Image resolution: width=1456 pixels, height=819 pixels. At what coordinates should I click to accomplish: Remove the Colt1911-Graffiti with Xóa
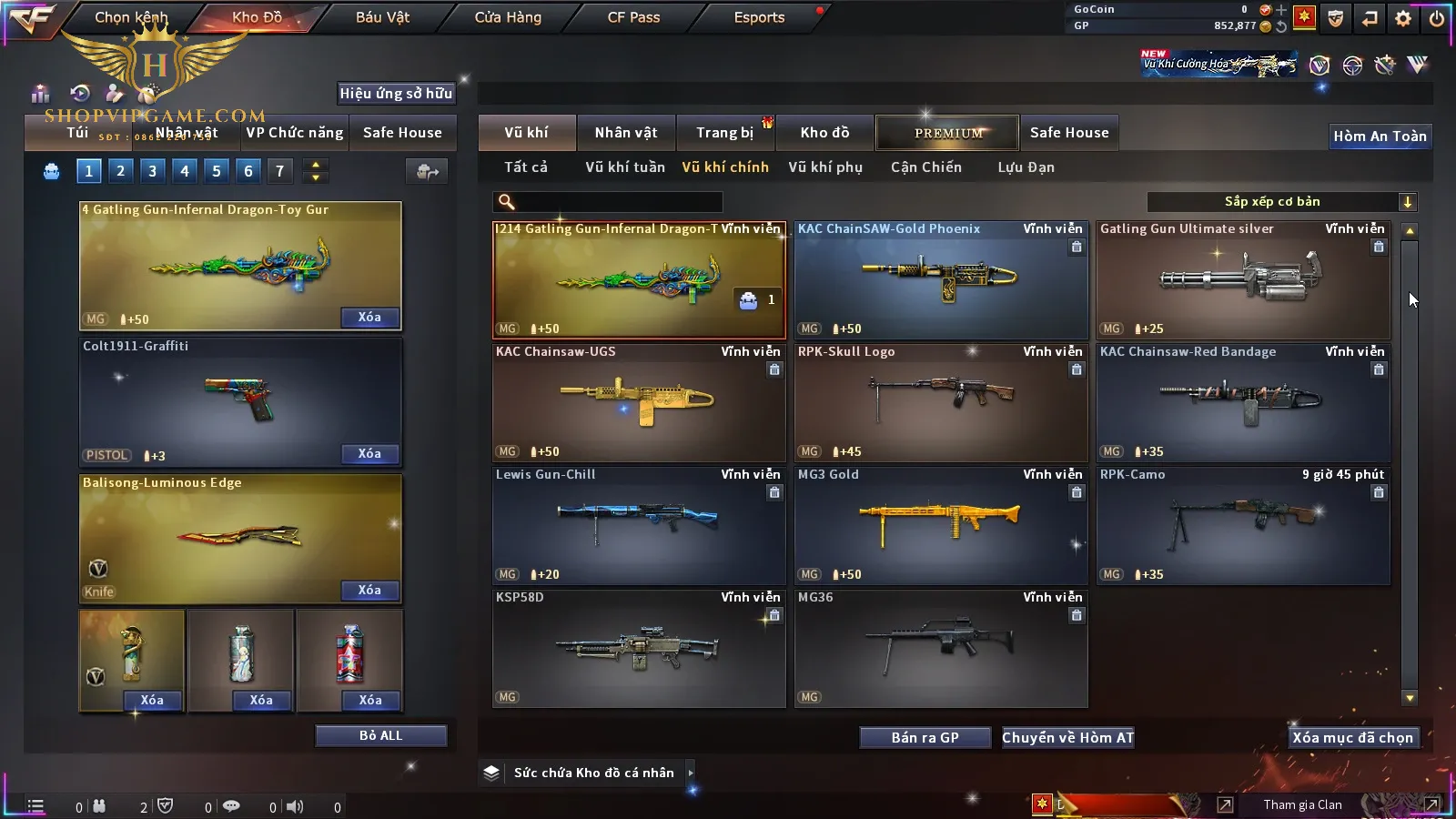point(369,454)
